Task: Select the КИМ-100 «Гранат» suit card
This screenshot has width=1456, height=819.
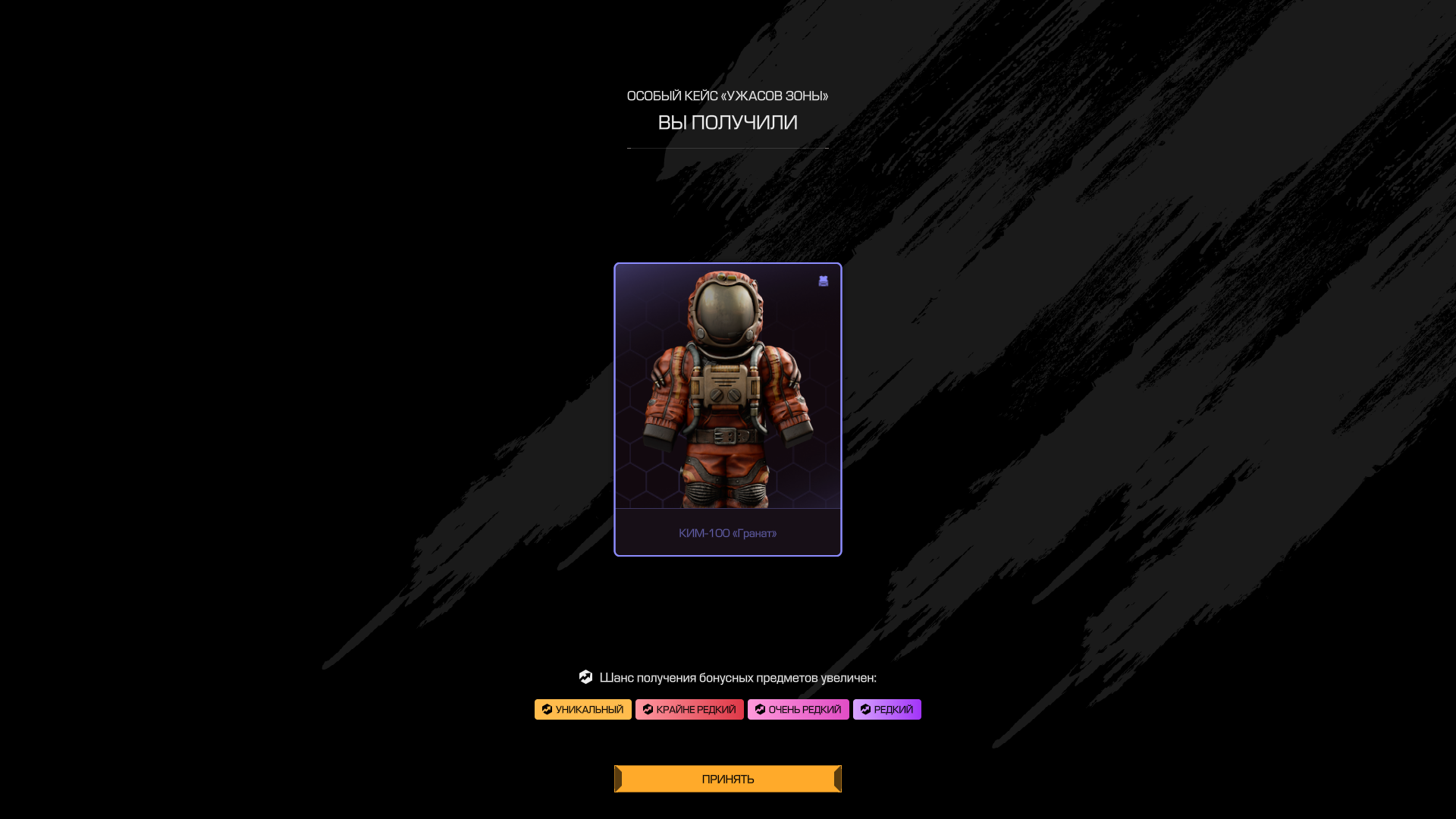Action: (x=727, y=409)
